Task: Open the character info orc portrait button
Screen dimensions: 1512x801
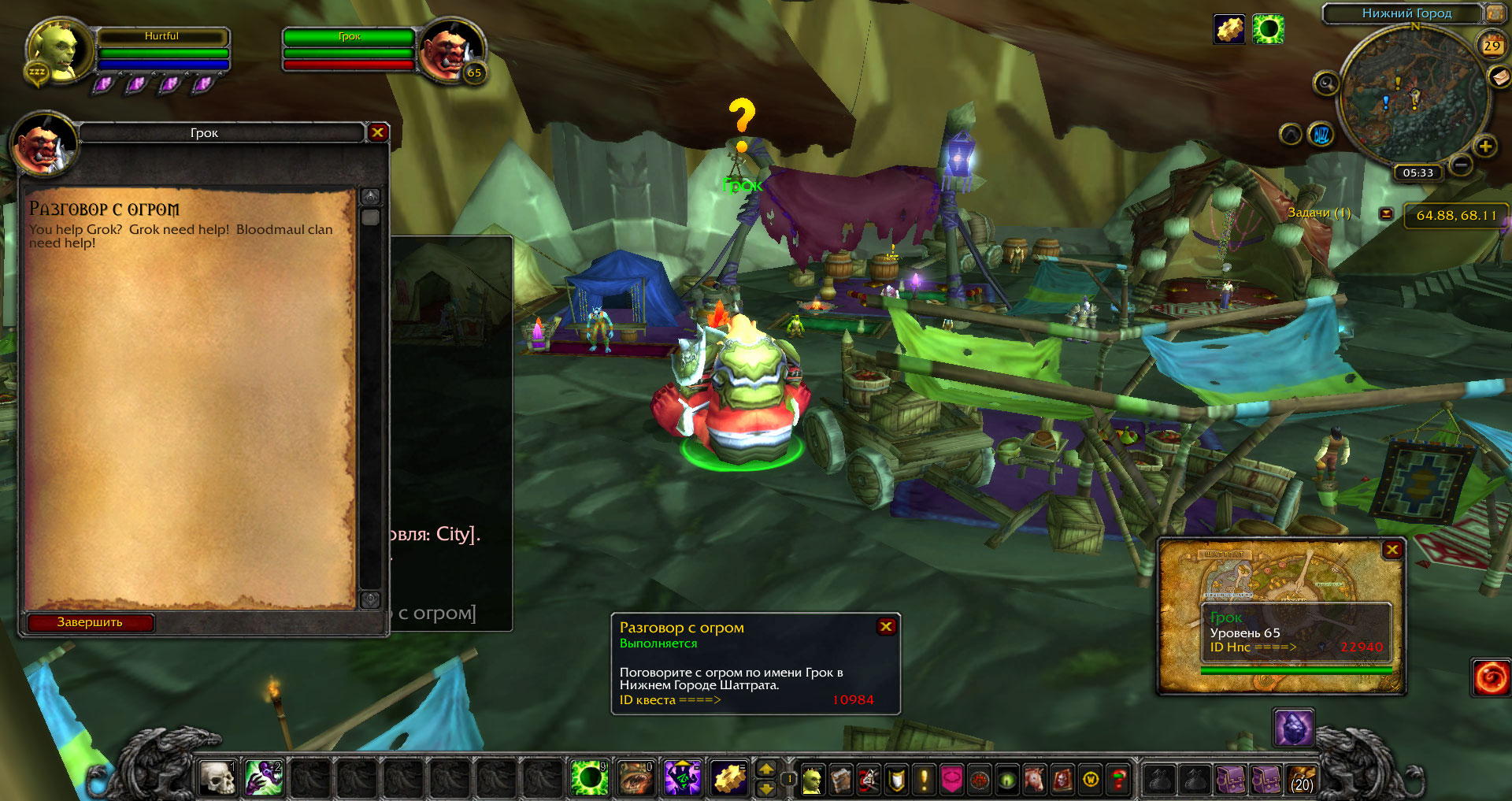Action: (x=812, y=780)
